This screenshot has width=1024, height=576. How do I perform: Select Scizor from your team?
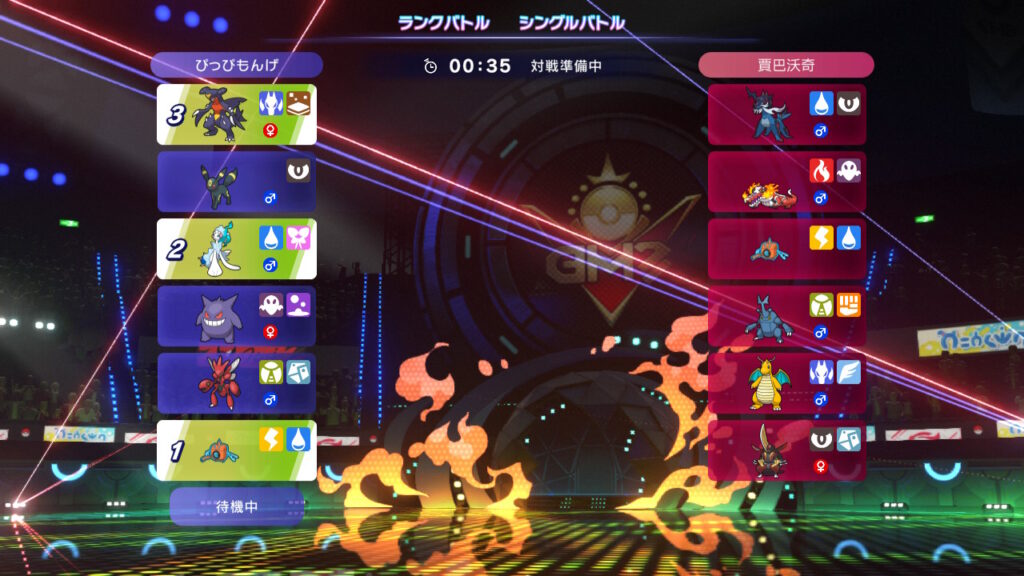point(237,383)
